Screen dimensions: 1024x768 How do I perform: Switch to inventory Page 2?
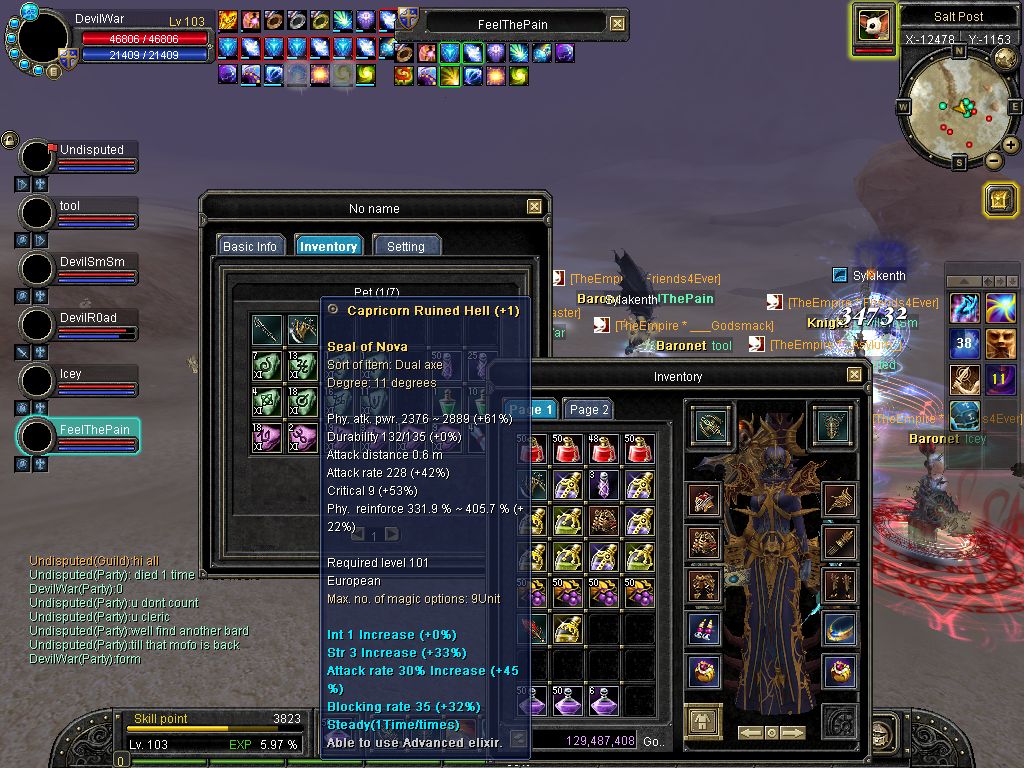(x=588, y=409)
